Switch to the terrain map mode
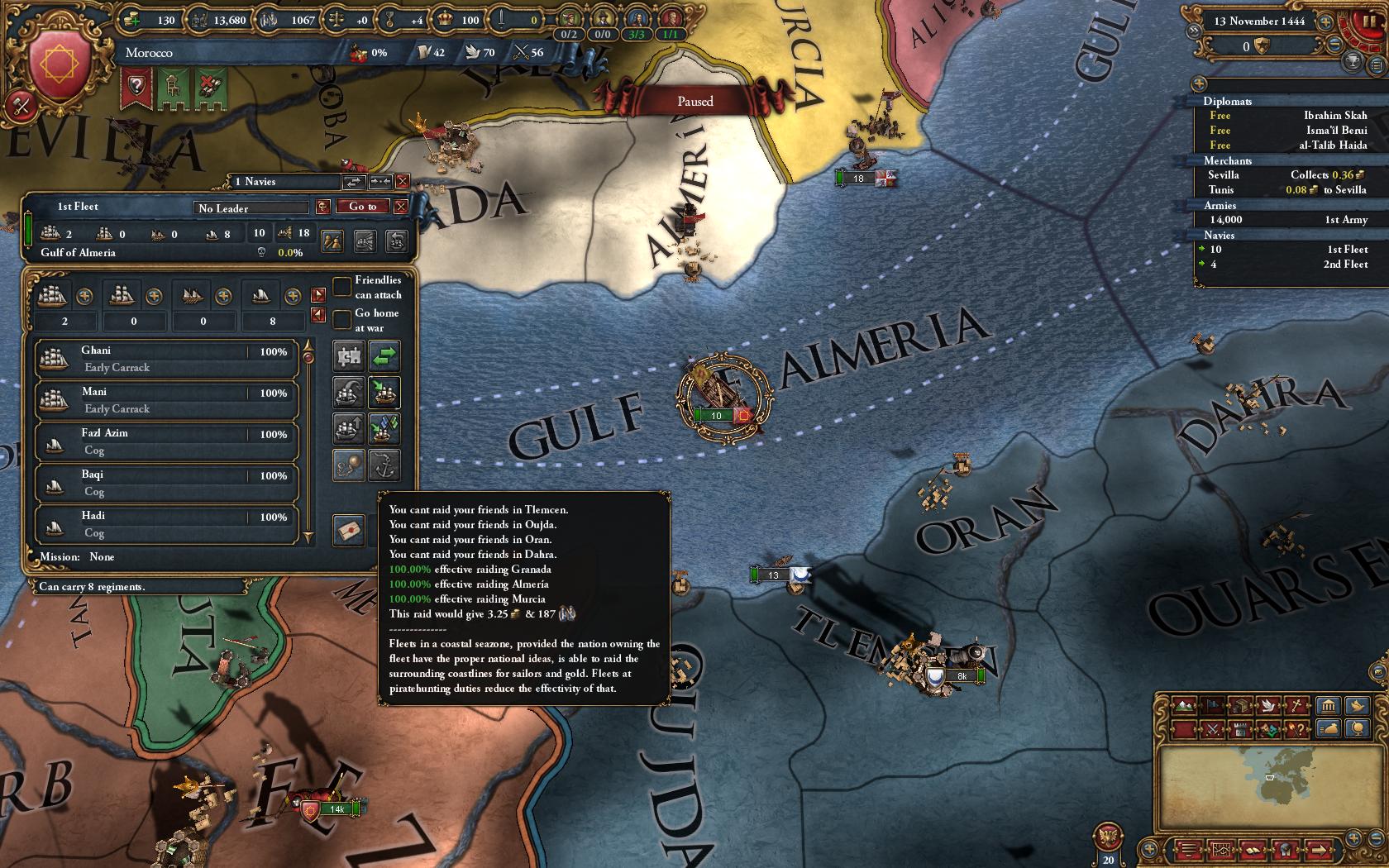 (x=1184, y=706)
